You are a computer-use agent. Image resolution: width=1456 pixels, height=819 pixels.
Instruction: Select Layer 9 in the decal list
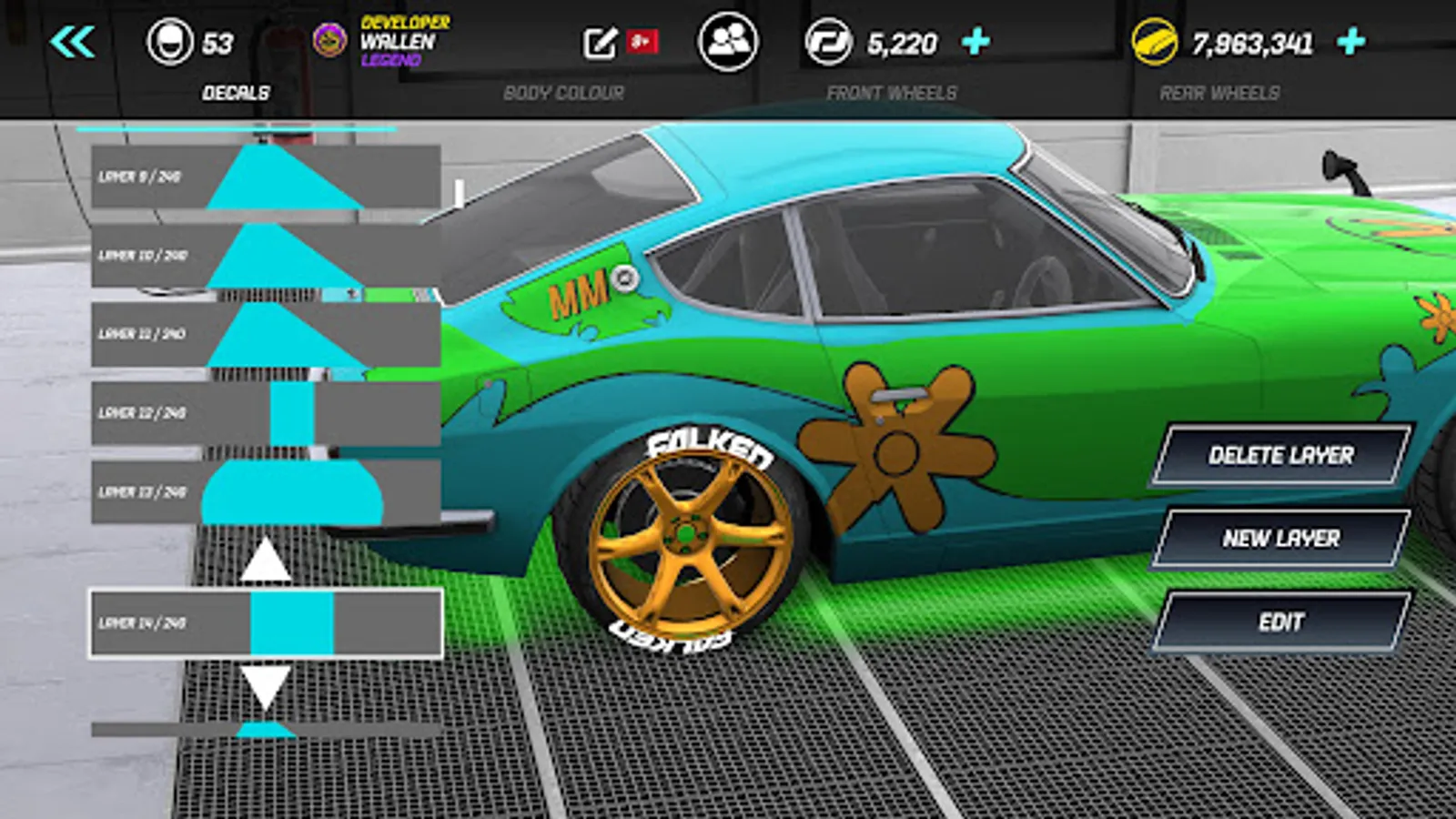tap(266, 177)
